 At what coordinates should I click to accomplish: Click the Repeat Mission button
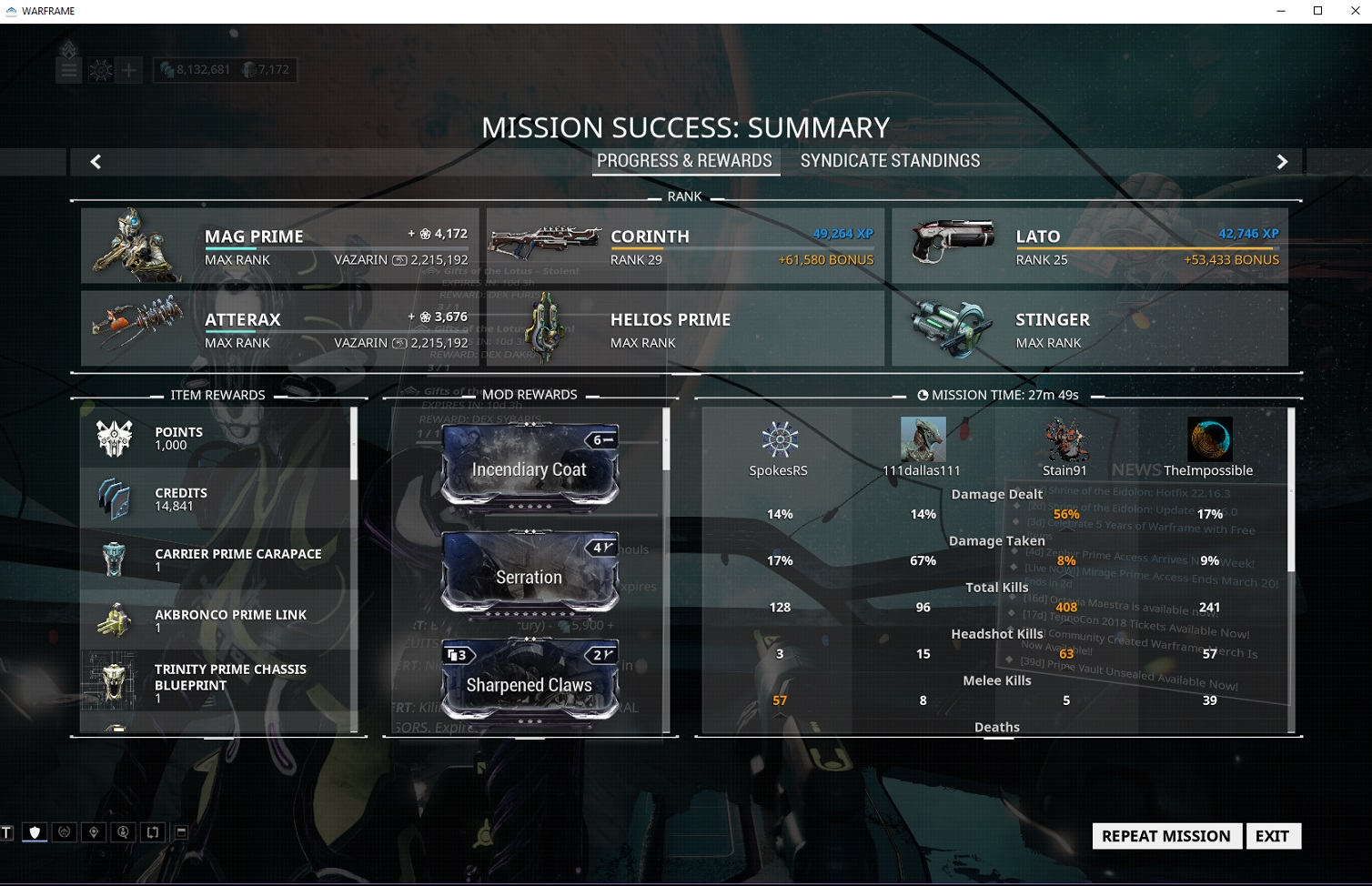1165,836
